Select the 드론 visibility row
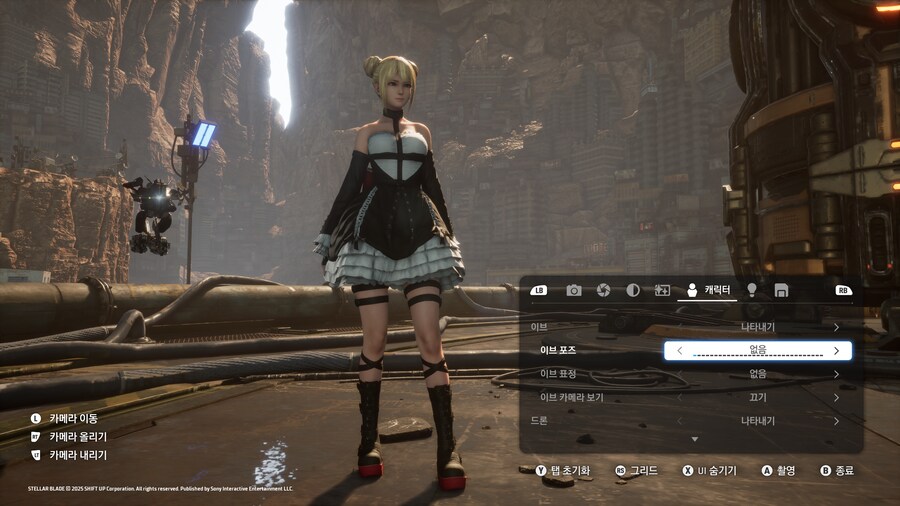This screenshot has height=506, width=900. [690, 421]
